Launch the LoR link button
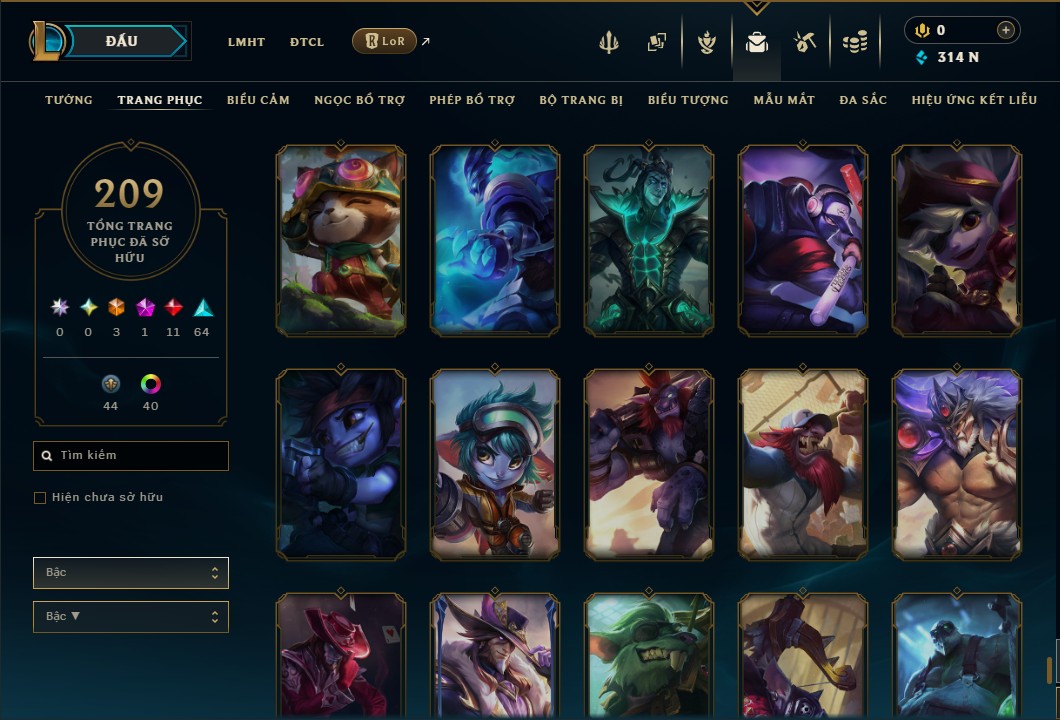This screenshot has height=720, width=1060. coord(384,42)
